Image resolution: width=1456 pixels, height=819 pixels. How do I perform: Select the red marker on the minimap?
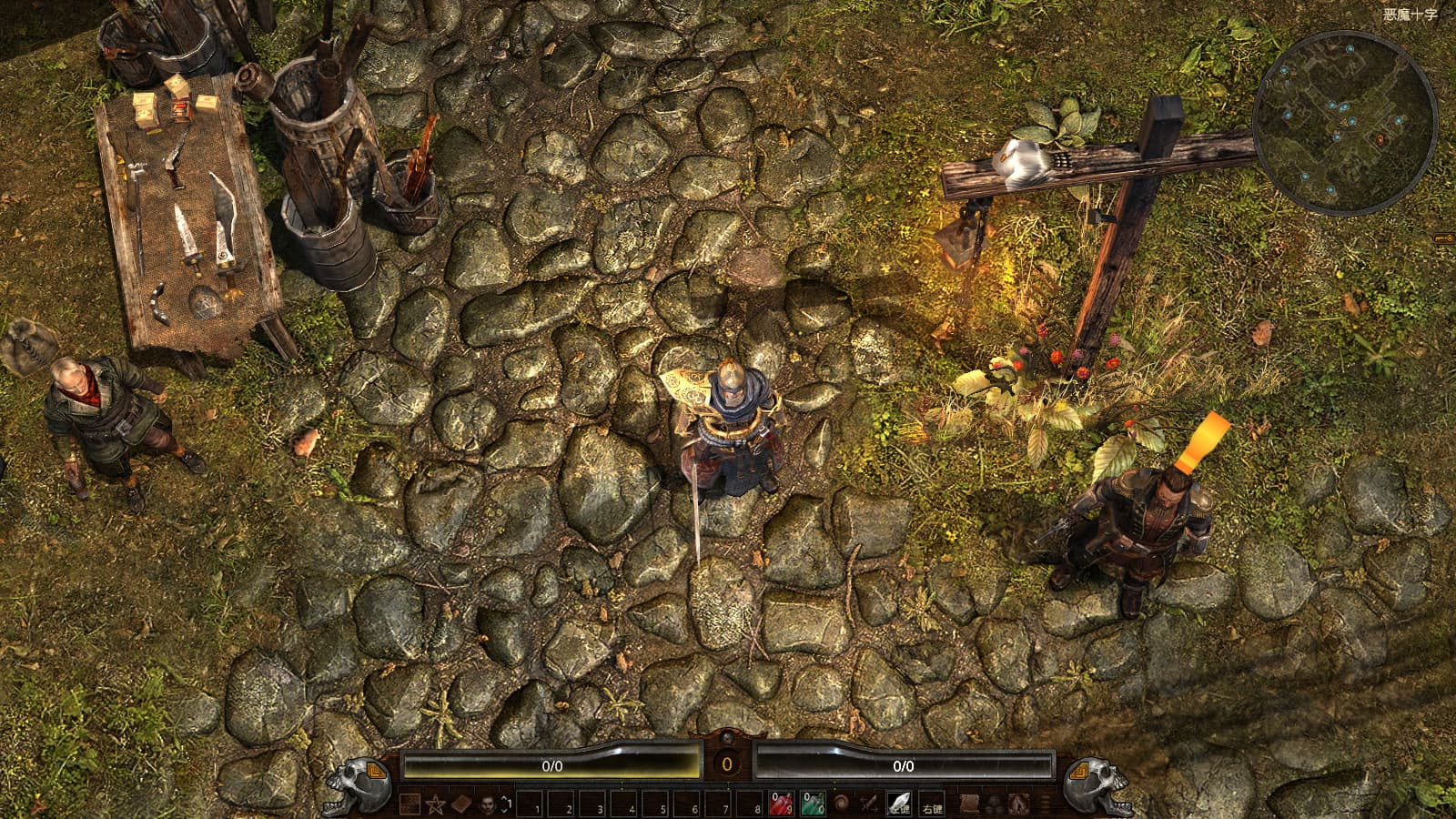(1380, 139)
